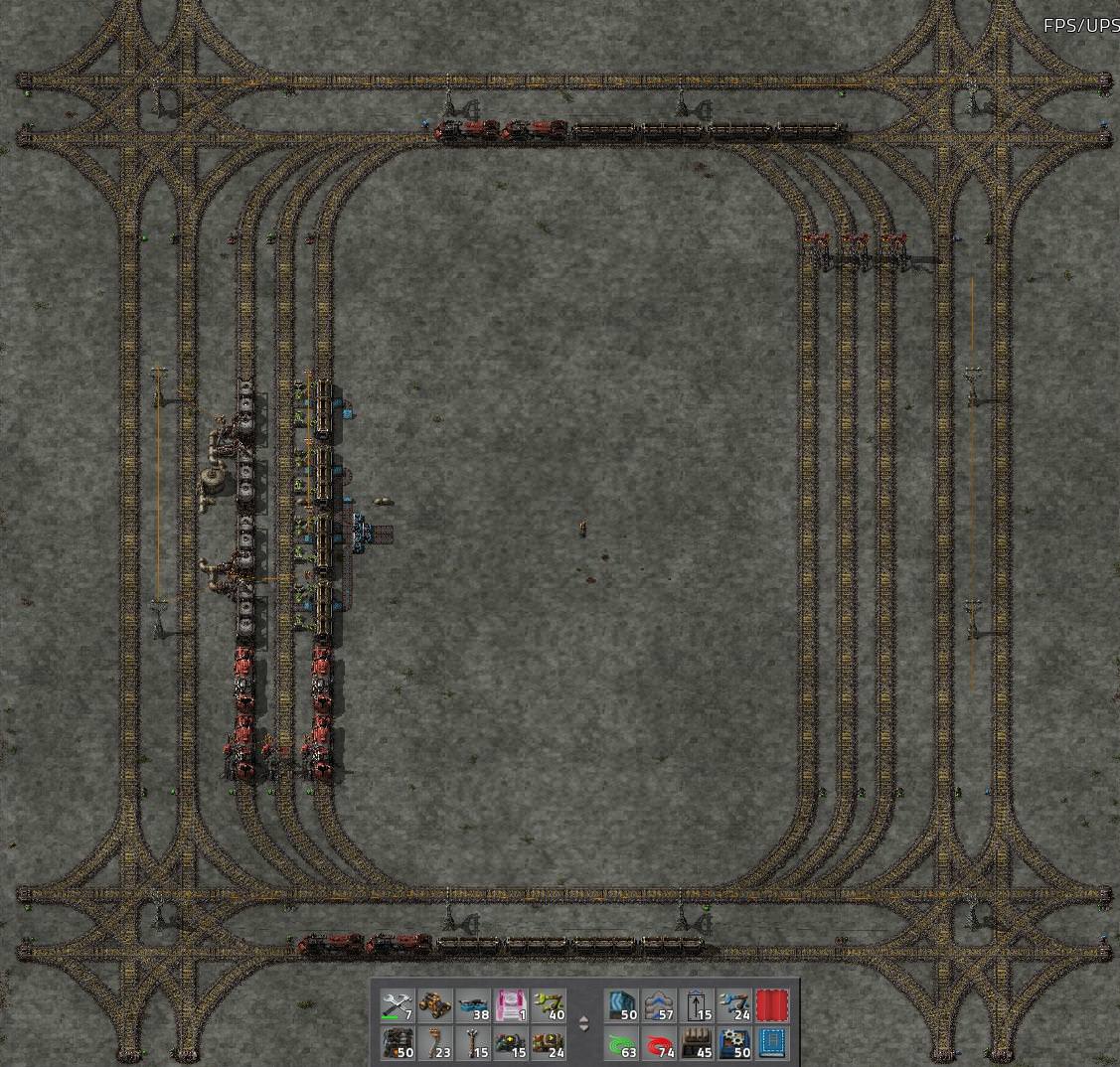
Task: Select the red wire slot
Action: 660,1044
